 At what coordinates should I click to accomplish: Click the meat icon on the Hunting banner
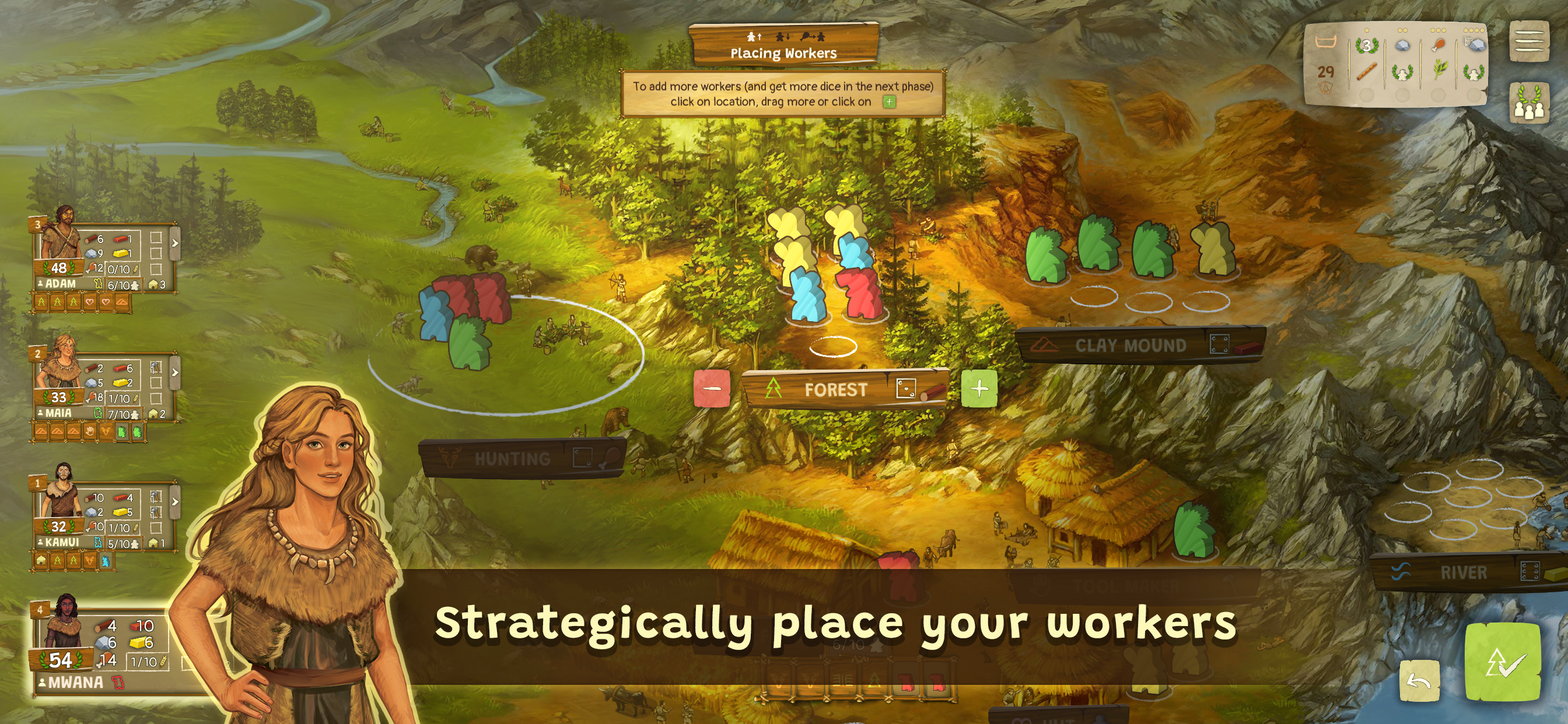(611, 459)
